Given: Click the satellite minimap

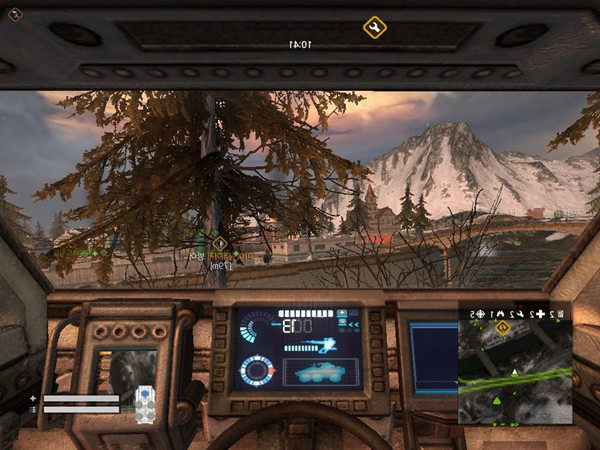Looking at the screenshot, I should 515,372.
